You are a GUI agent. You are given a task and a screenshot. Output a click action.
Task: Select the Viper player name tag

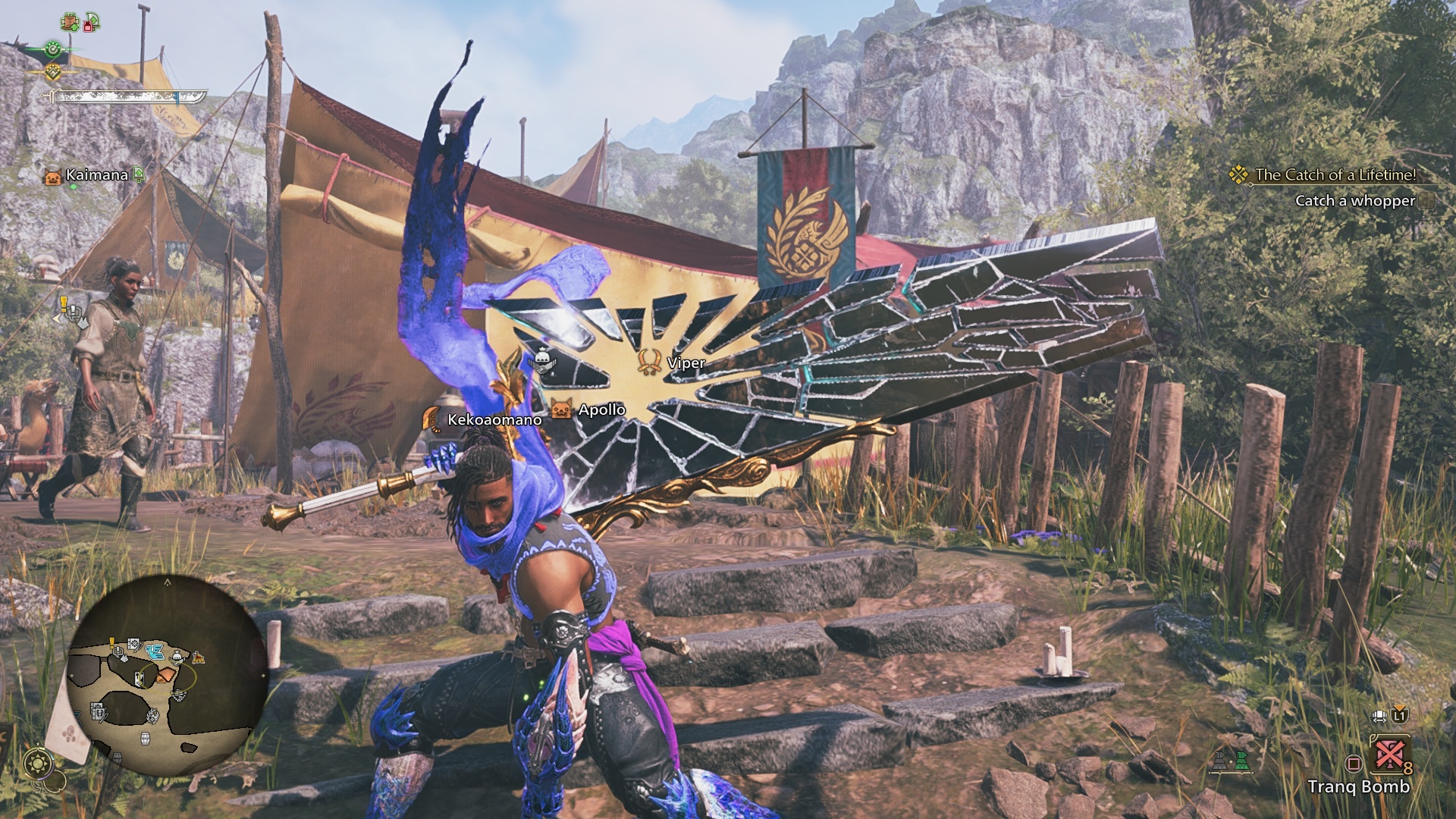[686, 363]
